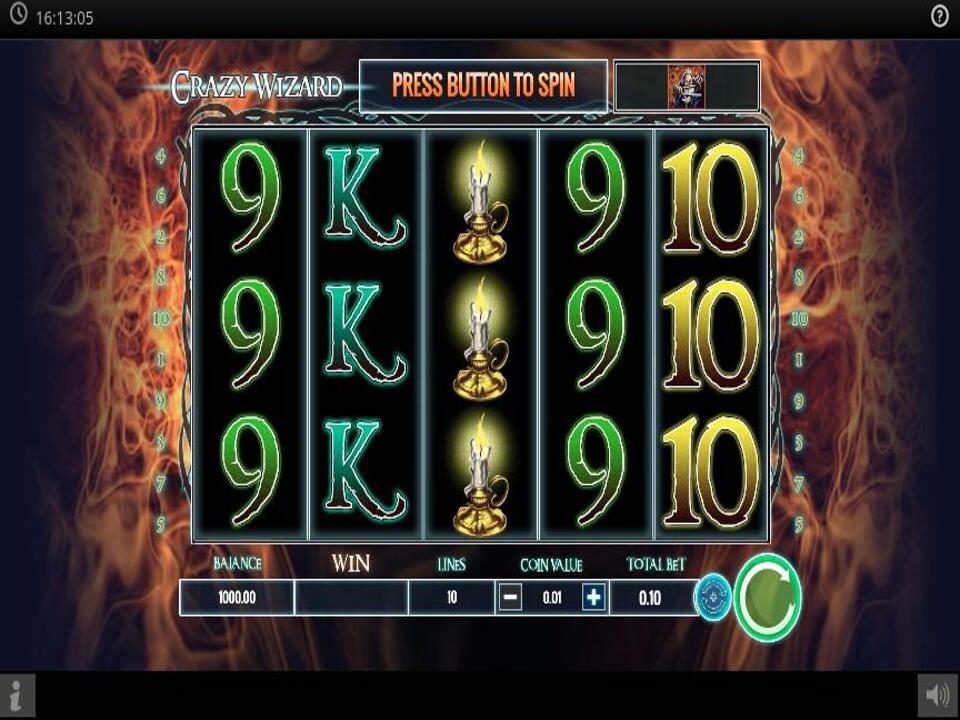Viewport: 960px width, 720px height.
Task: Increase coin value with the plus button
Action: pos(594,598)
